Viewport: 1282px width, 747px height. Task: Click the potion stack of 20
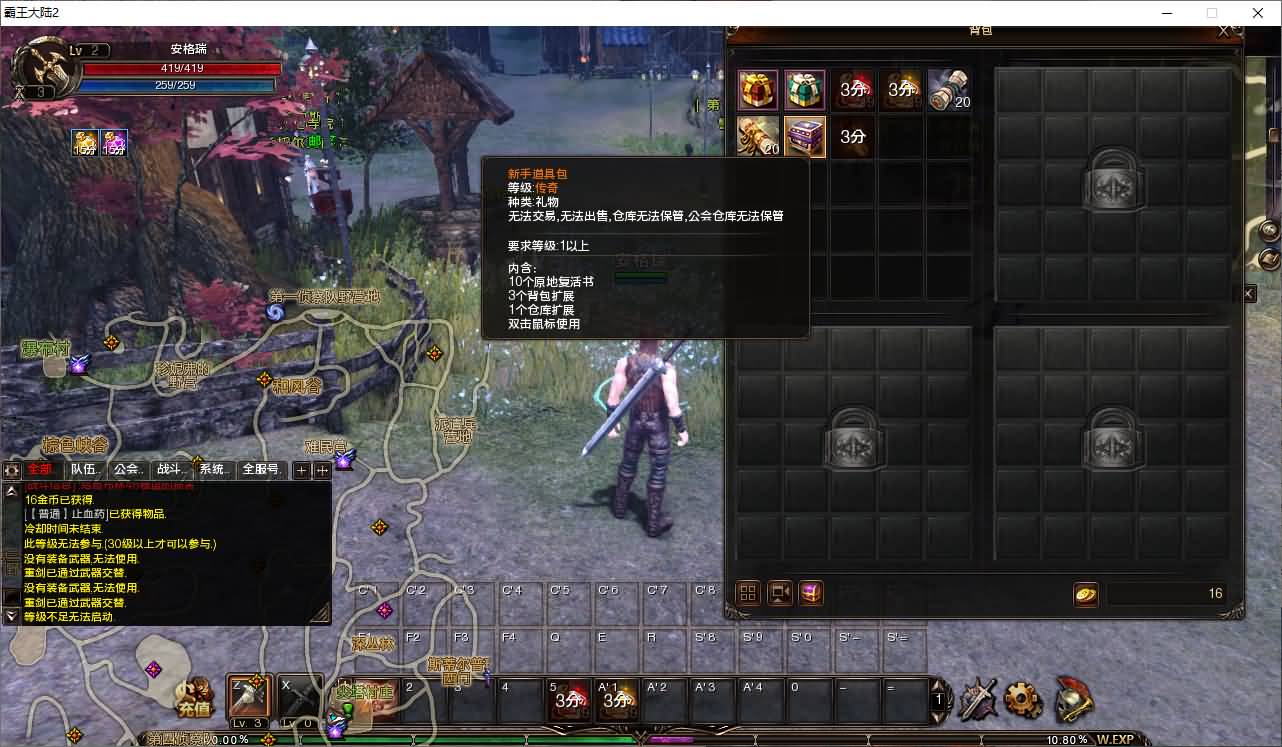click(x=948, y=90)
